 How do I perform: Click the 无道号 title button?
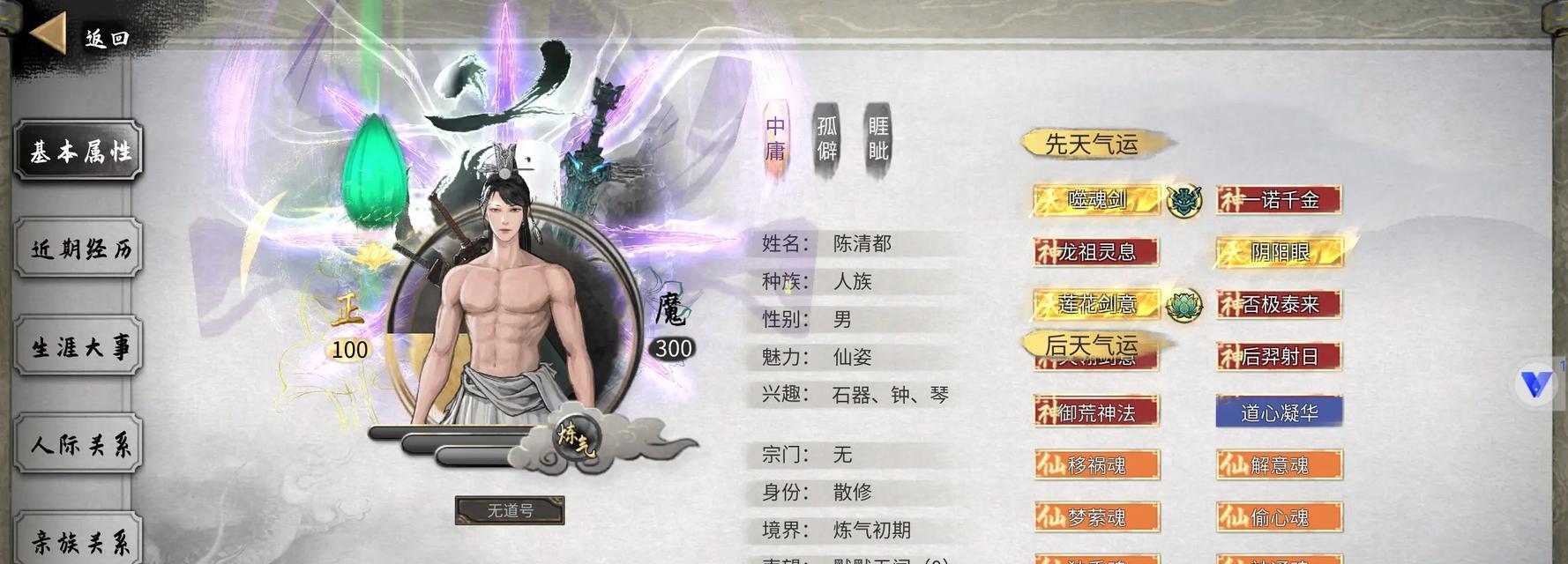coord(510,510)
